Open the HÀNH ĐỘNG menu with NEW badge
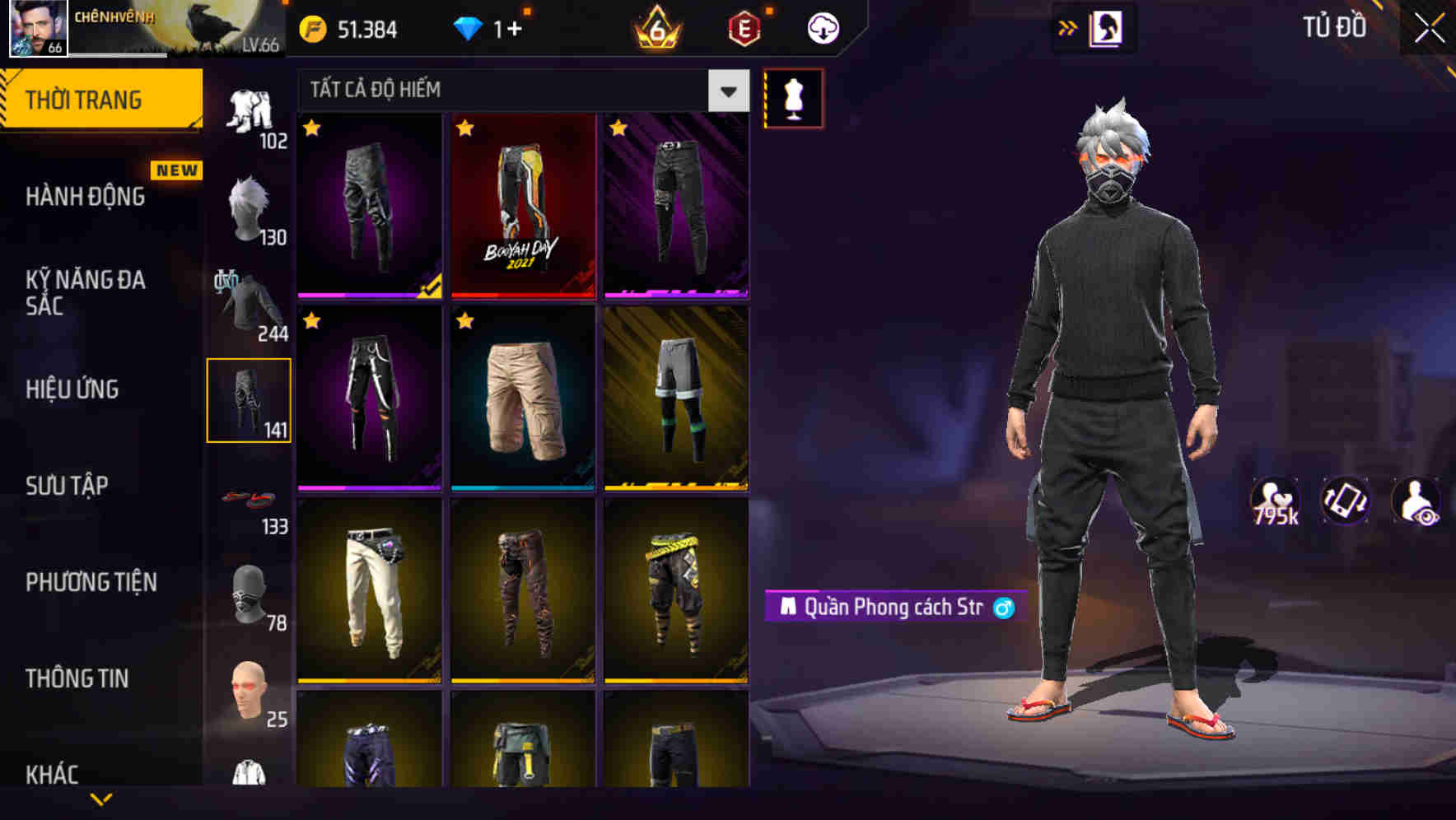The width and height of the screenshot is (1456, 820). point(86,198)
